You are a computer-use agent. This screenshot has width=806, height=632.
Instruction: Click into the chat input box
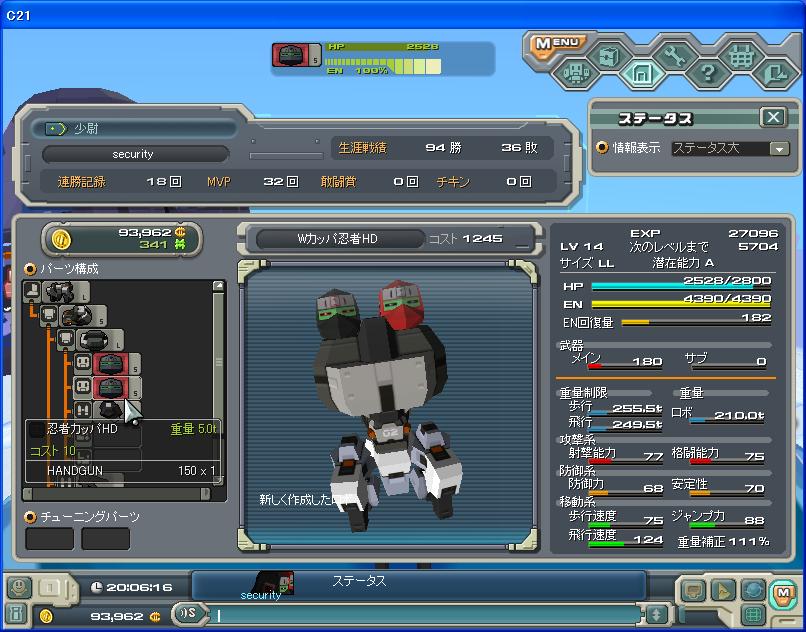click(x=430, y=614)
